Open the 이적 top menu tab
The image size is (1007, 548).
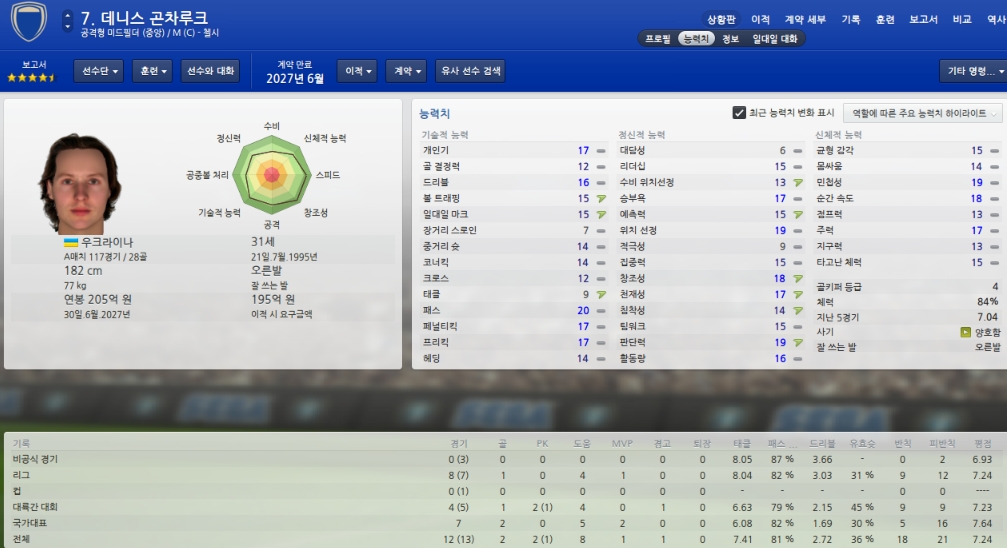[x=760, y=19]
